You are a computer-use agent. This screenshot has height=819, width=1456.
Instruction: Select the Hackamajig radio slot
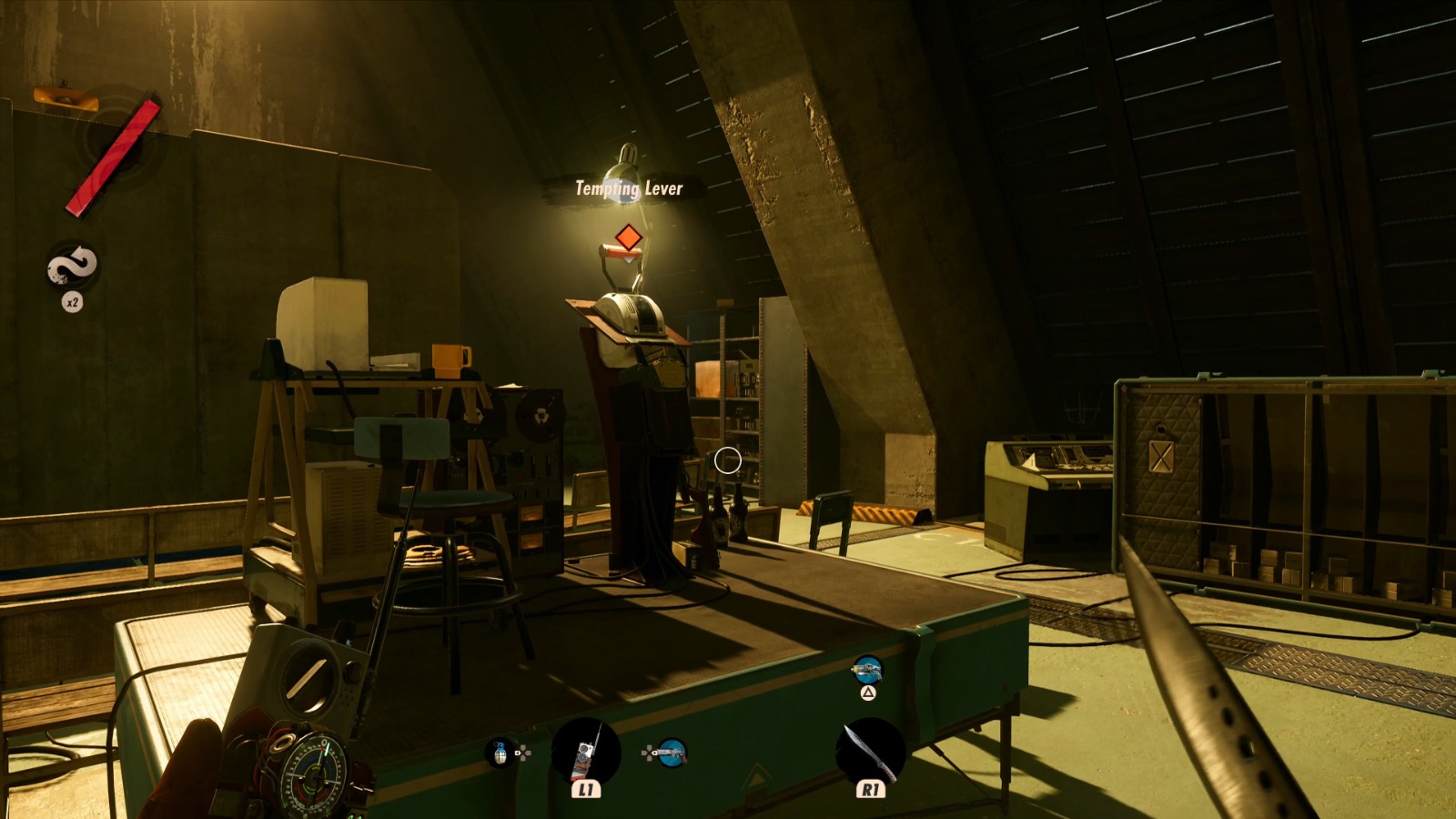(585, 753)
